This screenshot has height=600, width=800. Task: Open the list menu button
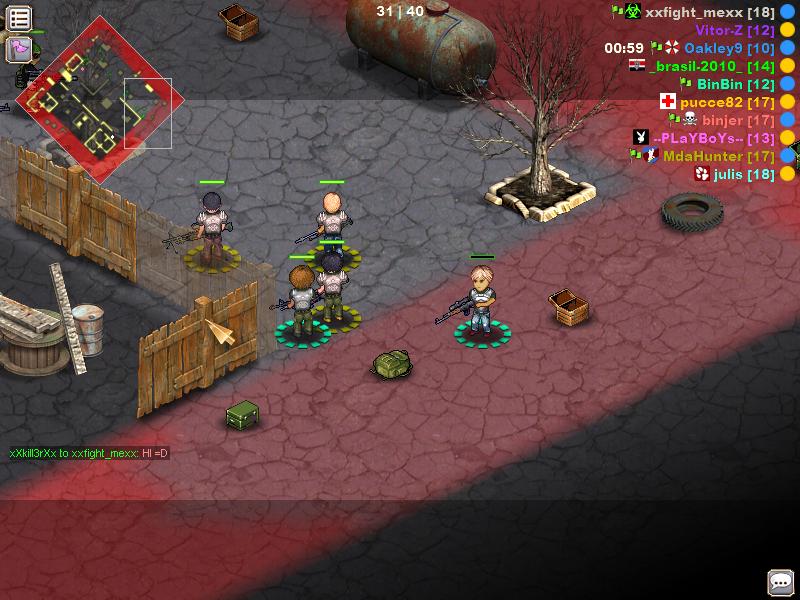tap(20, 17)
